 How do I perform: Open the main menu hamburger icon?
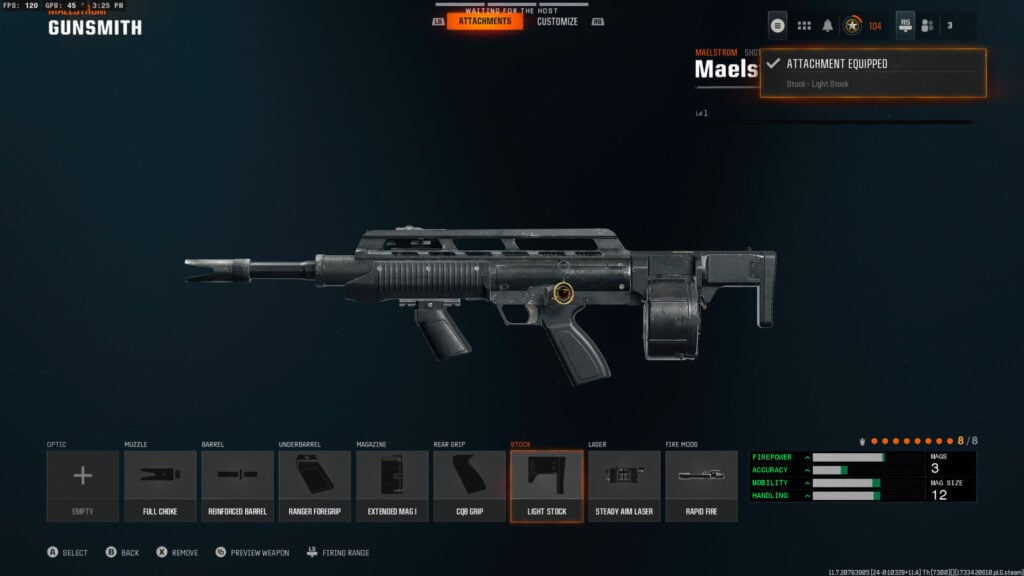click(x=778, y=25)
